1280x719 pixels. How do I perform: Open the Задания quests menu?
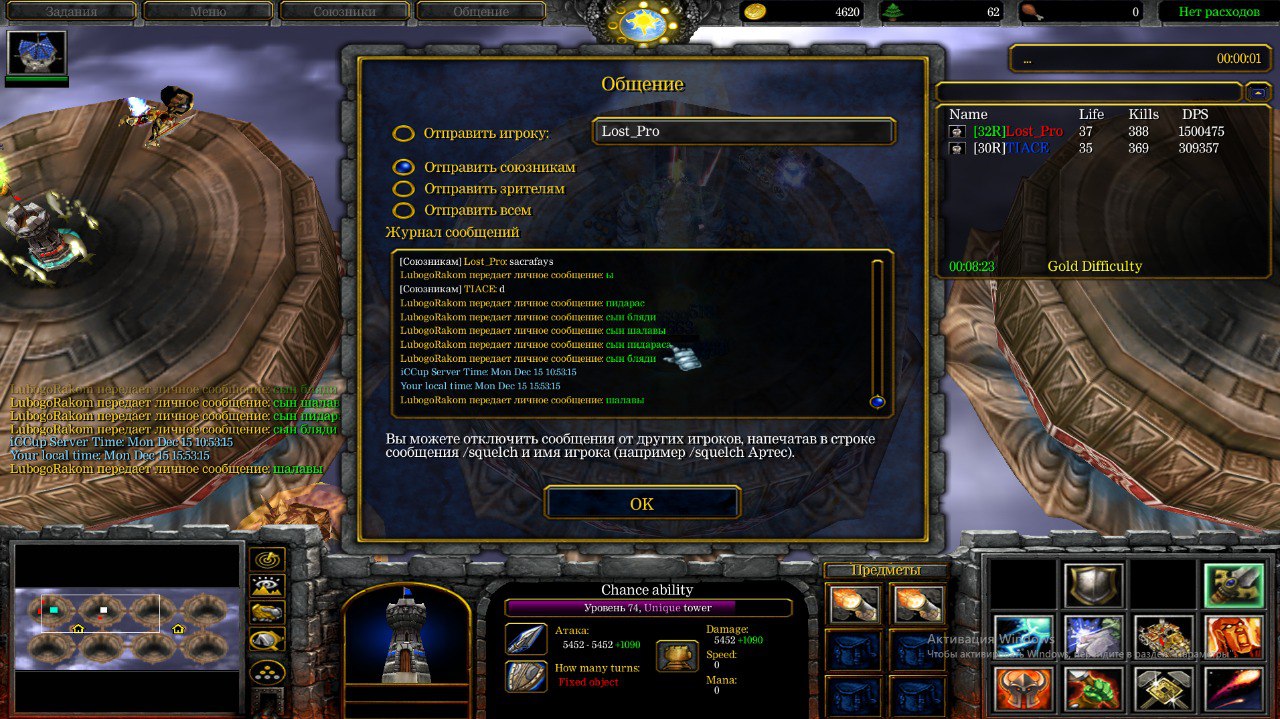pyautogui.click(x=70, y=12)
